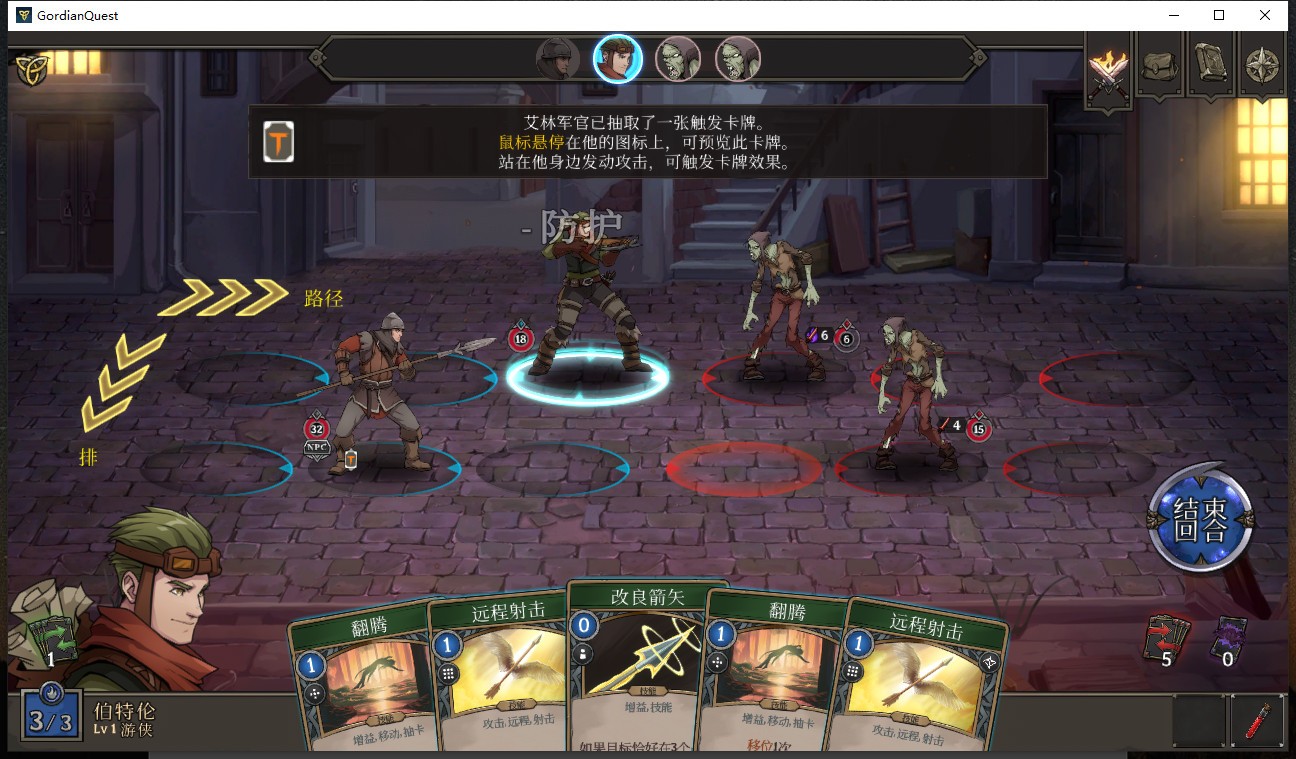Close the GordianQuest window
The image size is (1296, 759).
point(1265,15)
